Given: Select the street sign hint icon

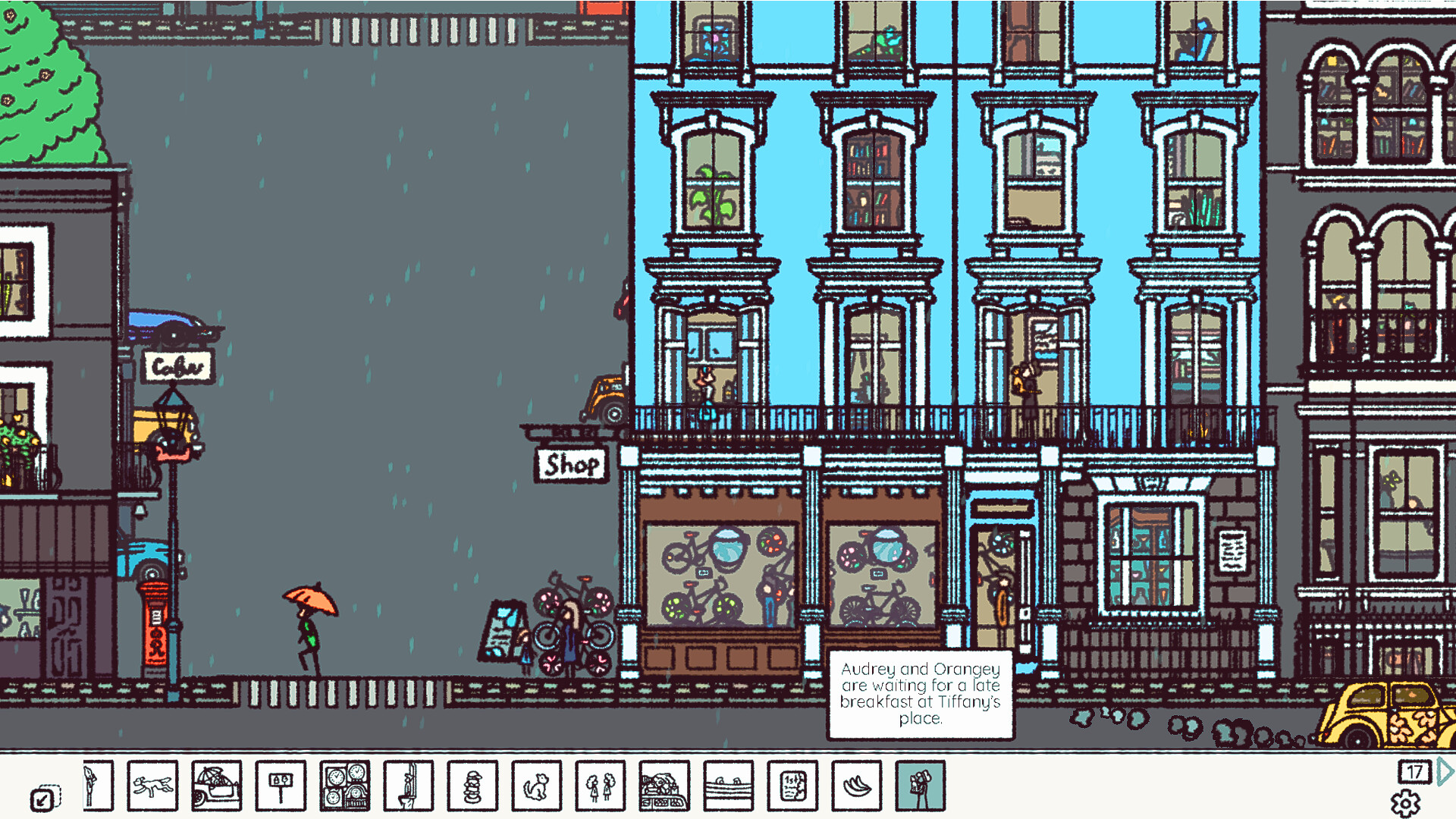Looking at the screenshot, I should (281, 786).
